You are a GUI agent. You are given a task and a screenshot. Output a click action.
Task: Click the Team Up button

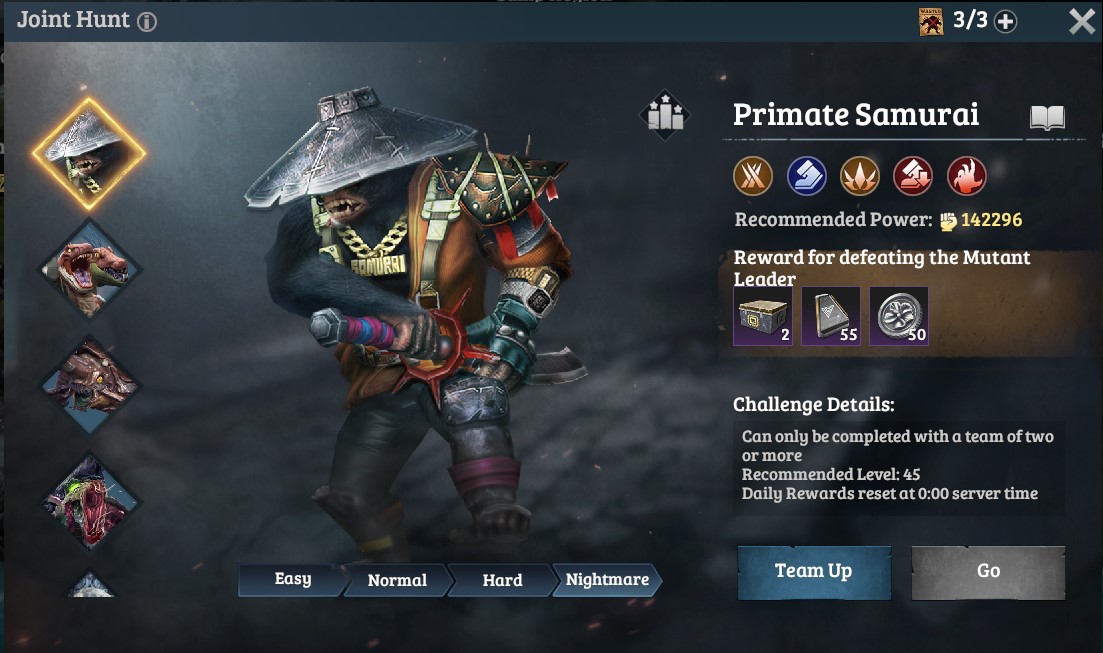813,571
